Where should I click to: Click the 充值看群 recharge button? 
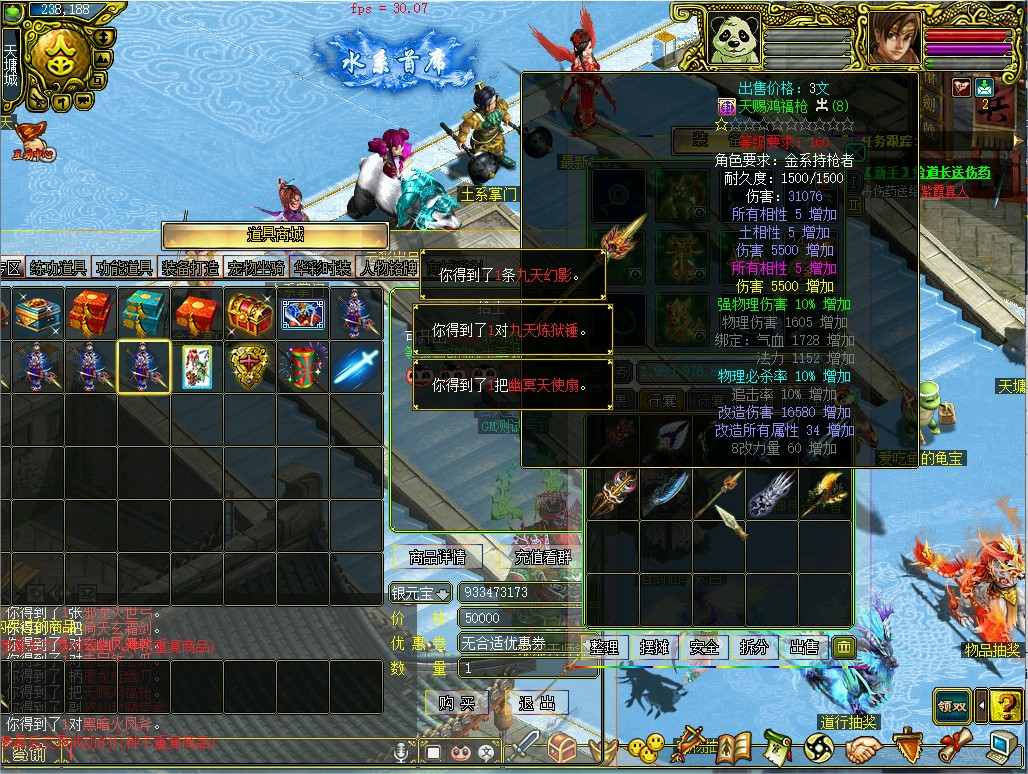542,557
